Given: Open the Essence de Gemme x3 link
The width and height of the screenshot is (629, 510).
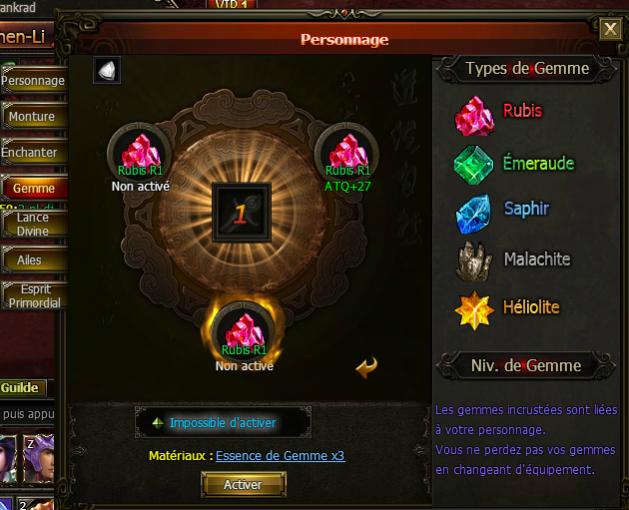Looking at the screenshot, I should [280, 456].
